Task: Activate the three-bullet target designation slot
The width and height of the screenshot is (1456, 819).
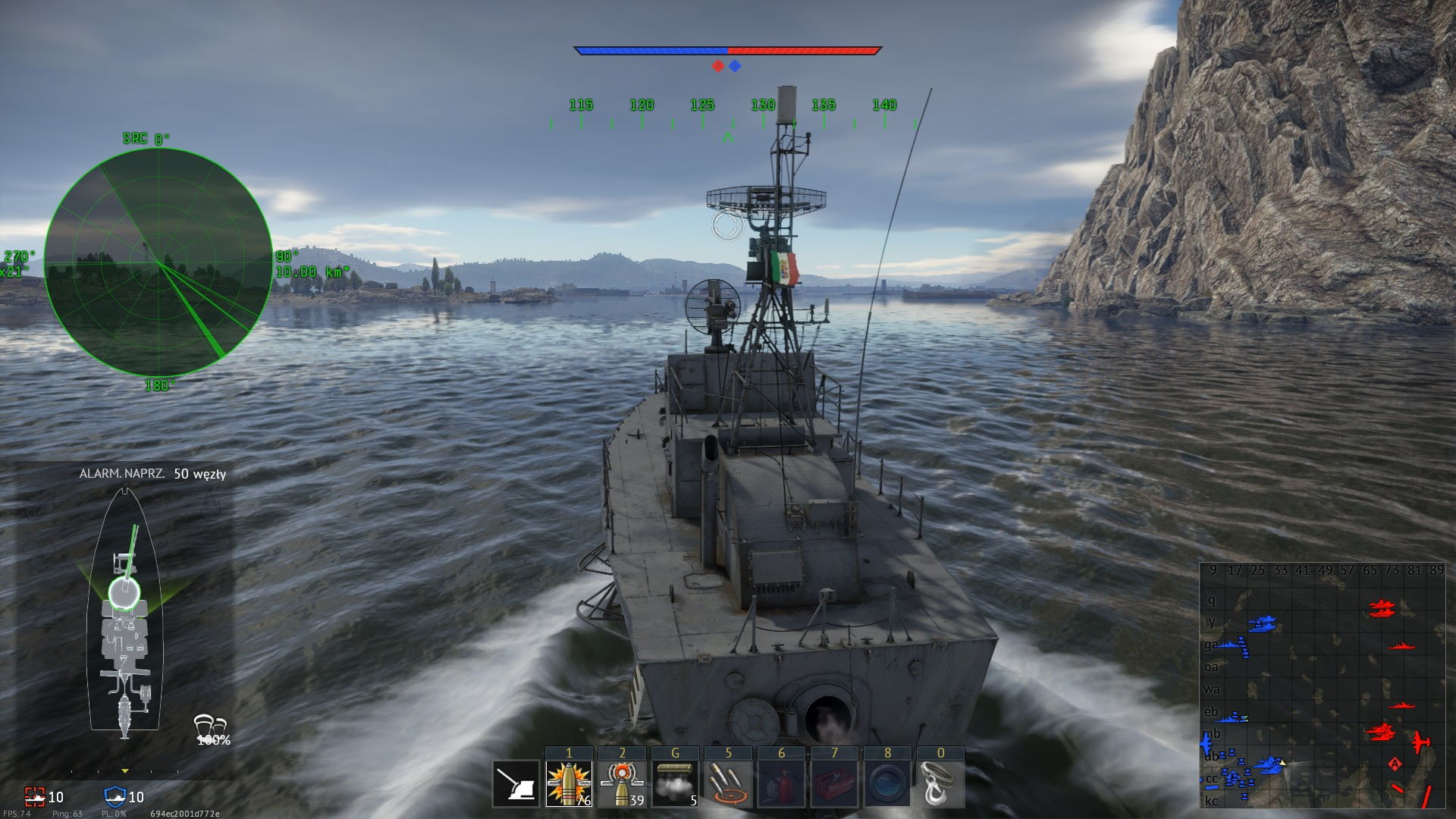Action: (x=728, y=784)
